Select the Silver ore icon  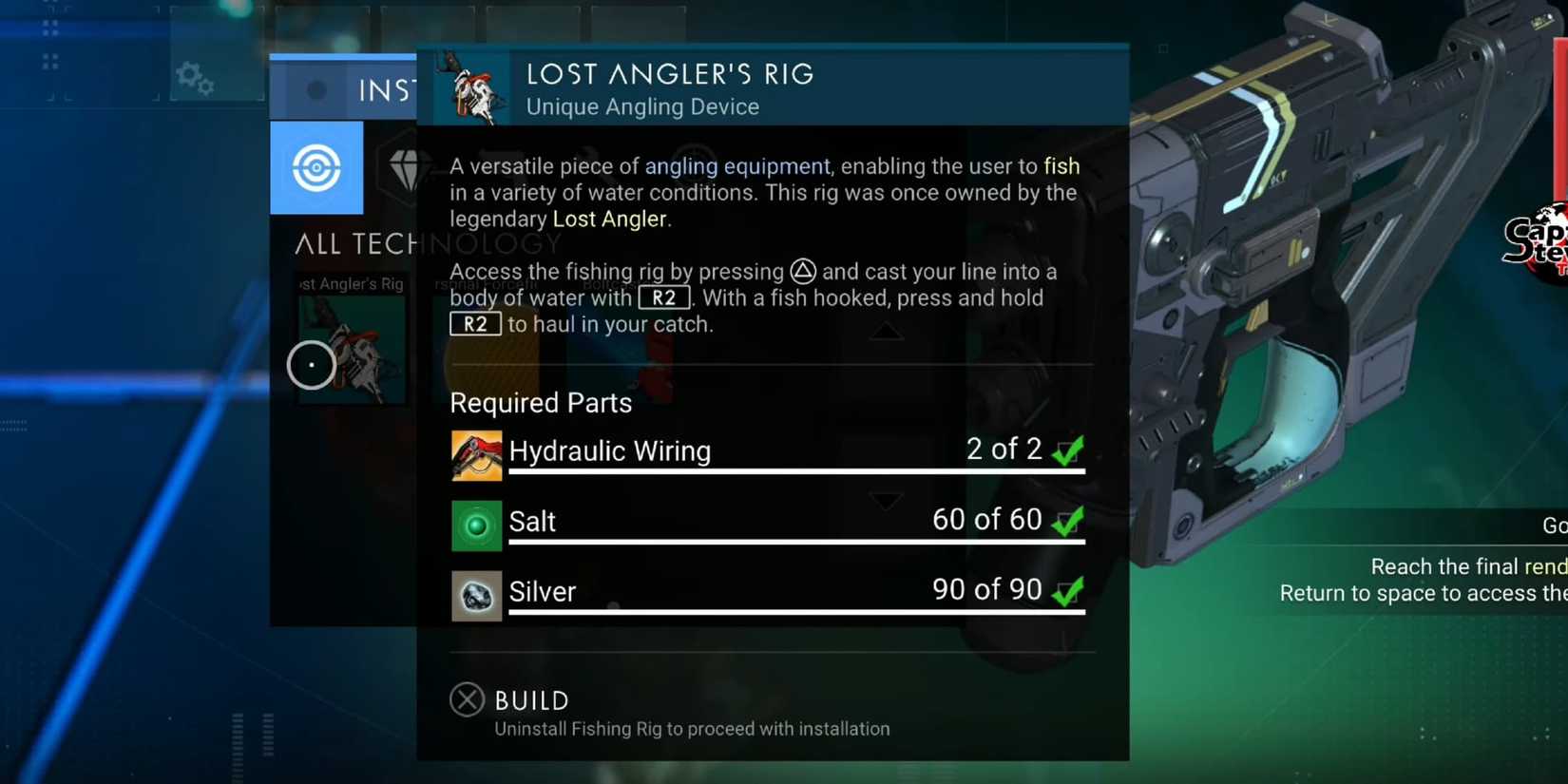pos(476,594)
